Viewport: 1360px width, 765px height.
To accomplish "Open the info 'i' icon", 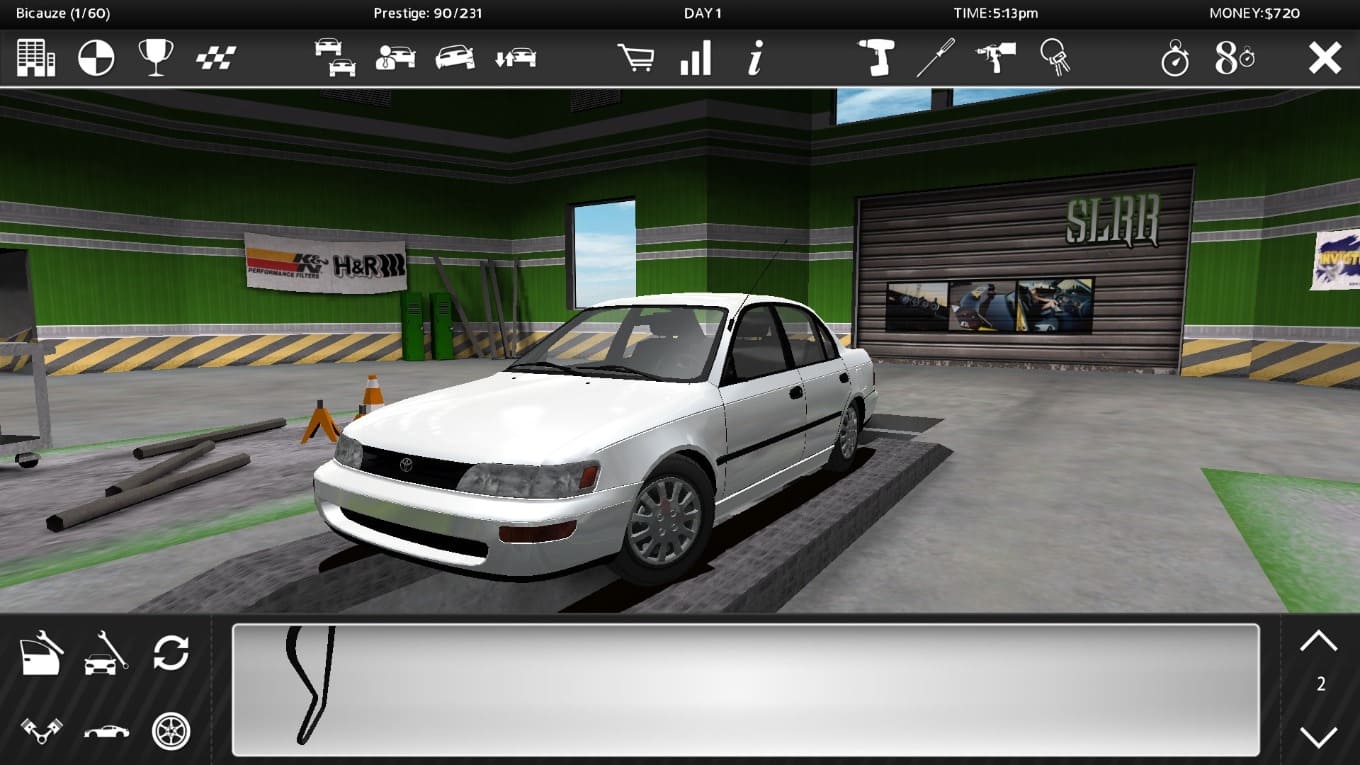I will click(756, 58).
